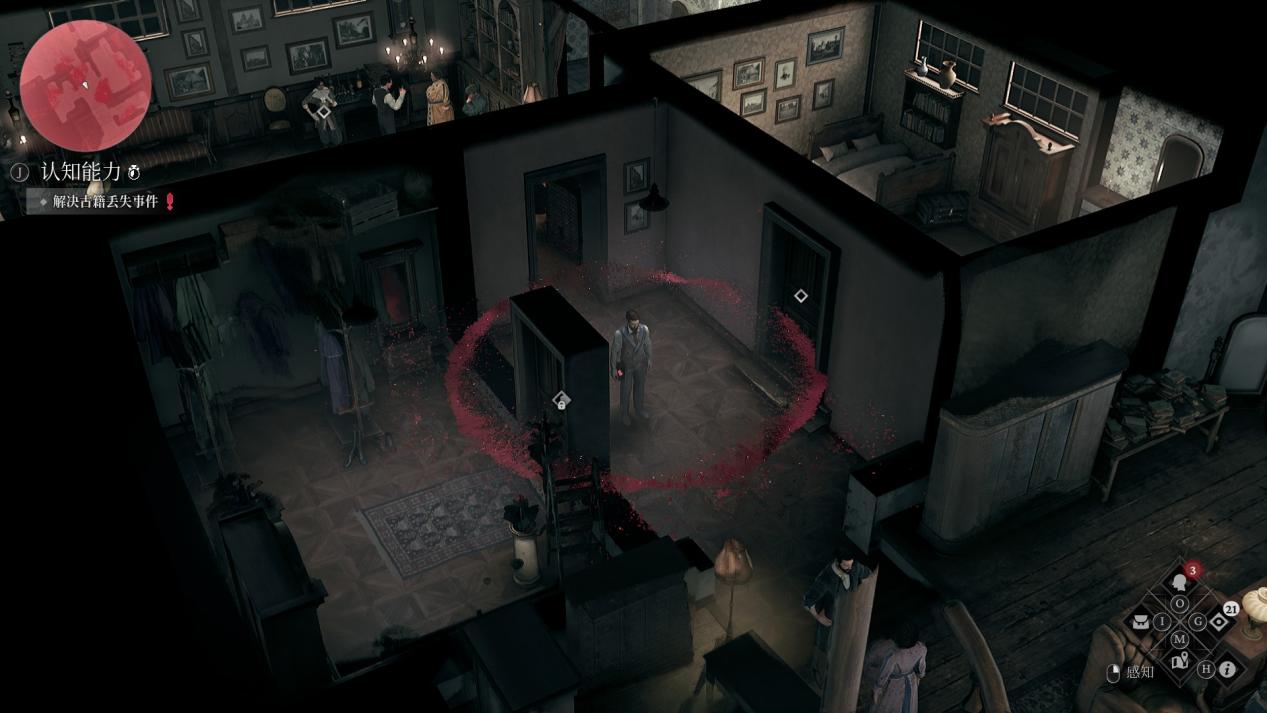1267x713 pixels.
Task: Open the round red minimap
Action: [85, 86]
